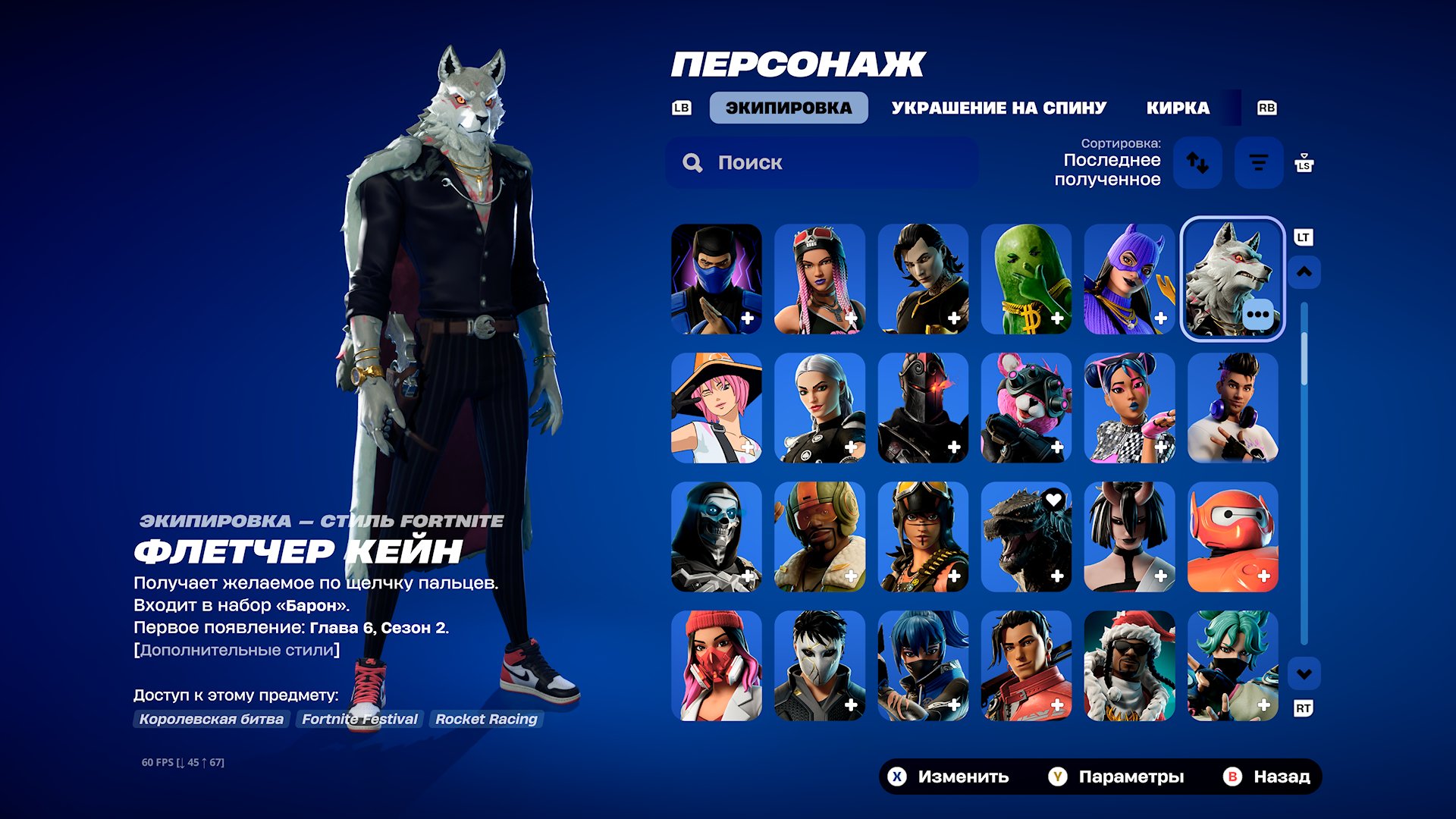
Task: Open «Дополнительные стили» for Флетчер Кейн
Action: 236,649
